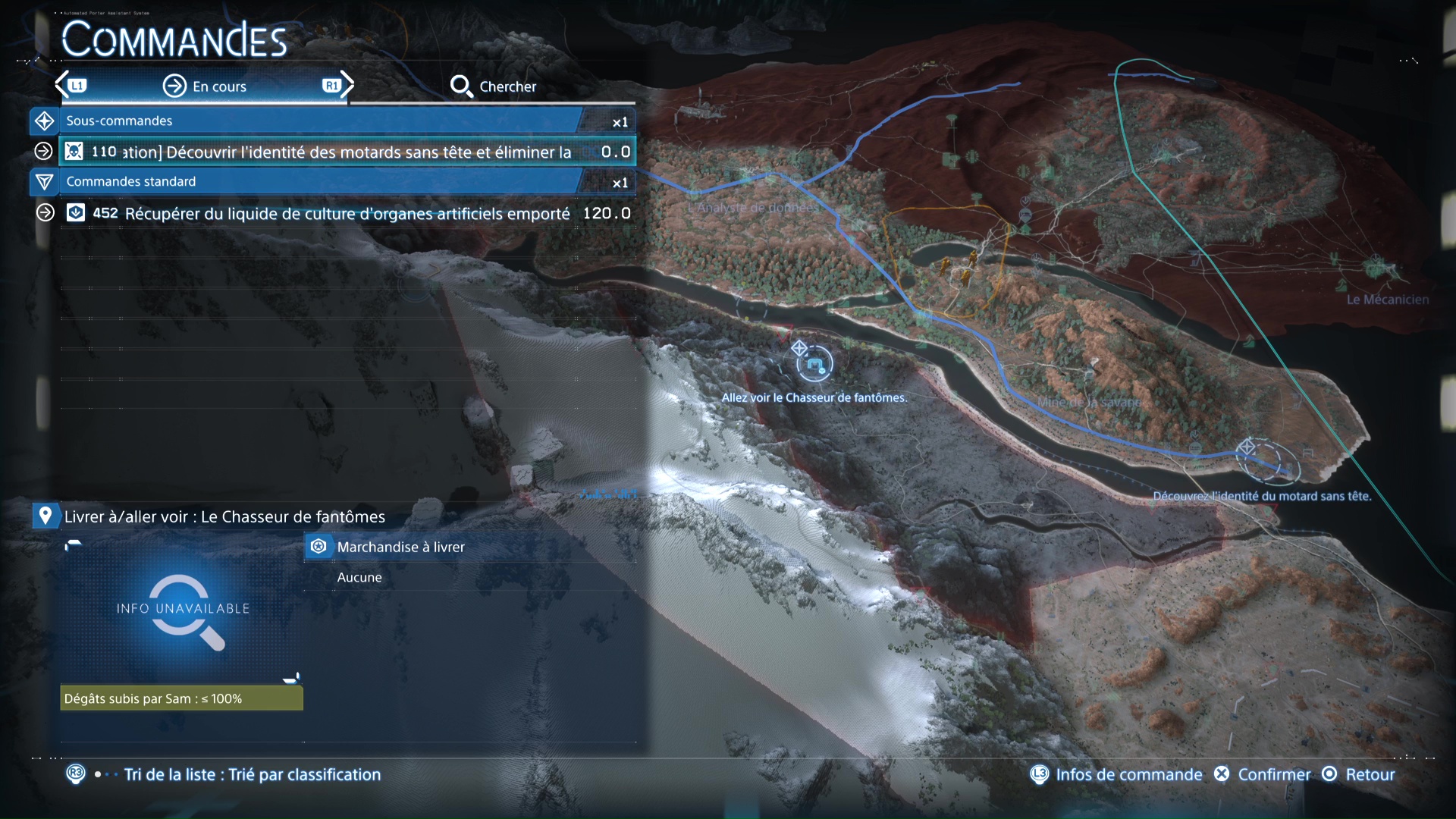Click the cargo icon on order 452
This screenshot has height=819, width=1456.
tap(76, 213)
